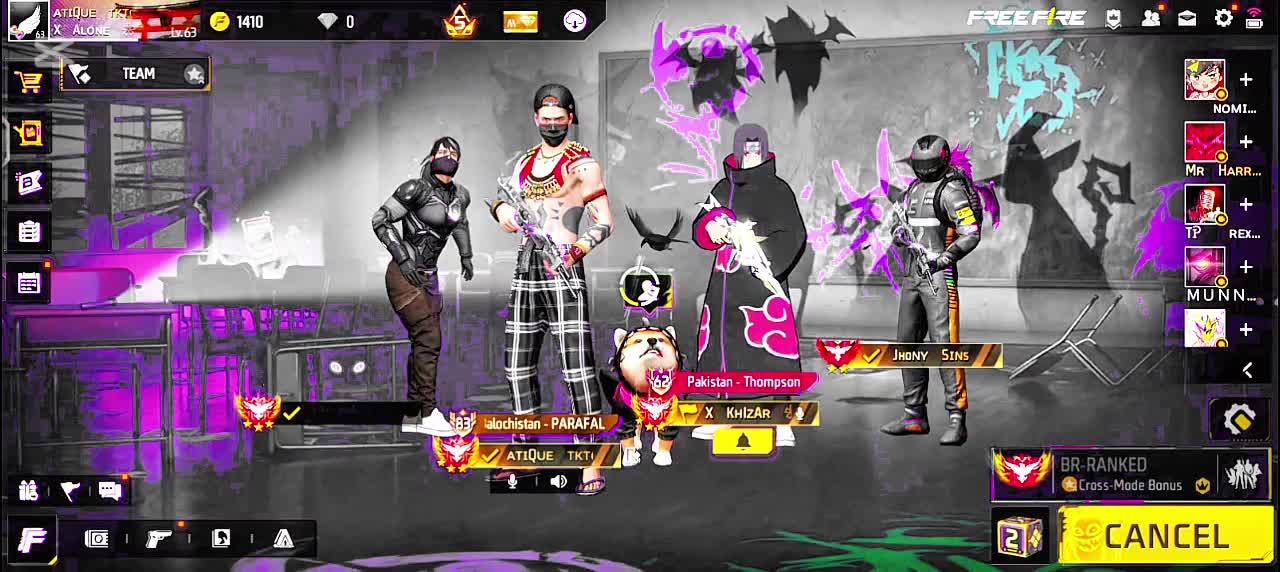Open the mail envelope inbox

[x=1187, y=18]
